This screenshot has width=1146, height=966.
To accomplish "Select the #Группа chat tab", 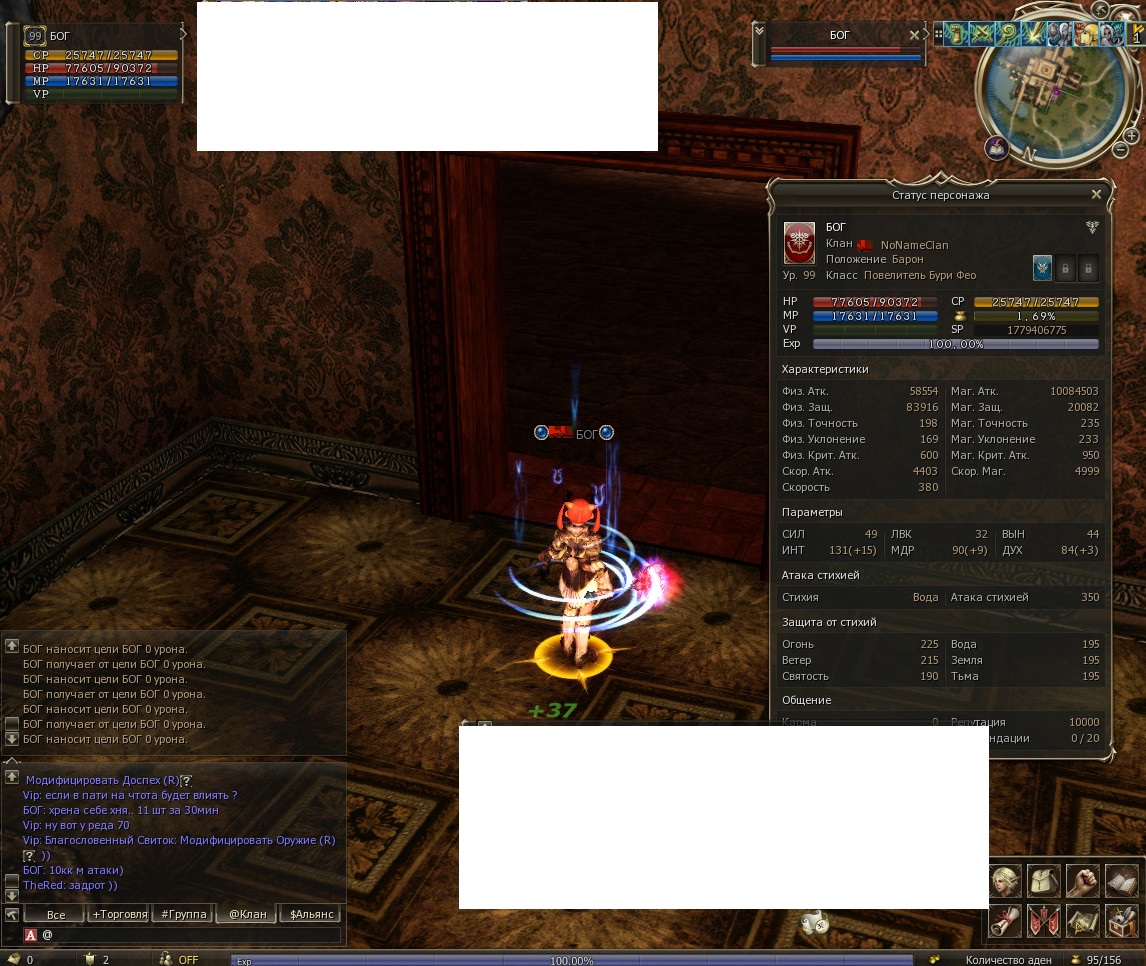I will (x=182, y=914).
